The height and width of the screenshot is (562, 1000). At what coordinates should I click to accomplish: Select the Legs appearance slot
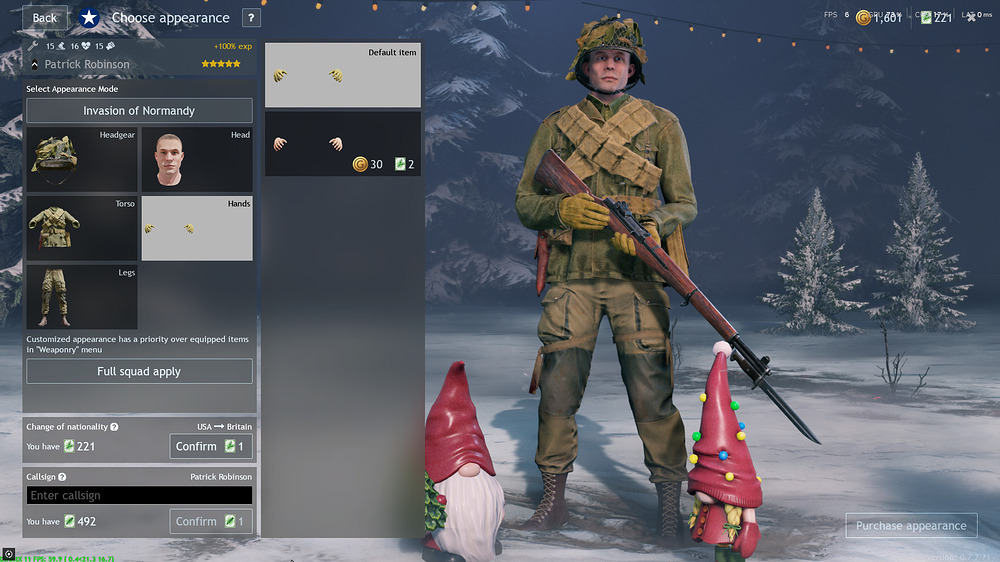point(82,297)
